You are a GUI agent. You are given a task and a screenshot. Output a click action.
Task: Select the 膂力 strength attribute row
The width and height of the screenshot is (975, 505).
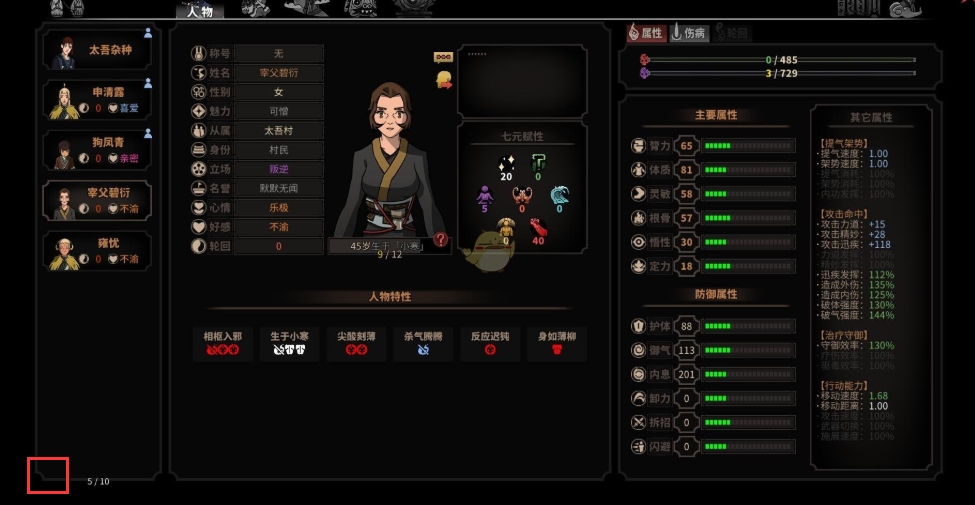(x=713, y=146)
